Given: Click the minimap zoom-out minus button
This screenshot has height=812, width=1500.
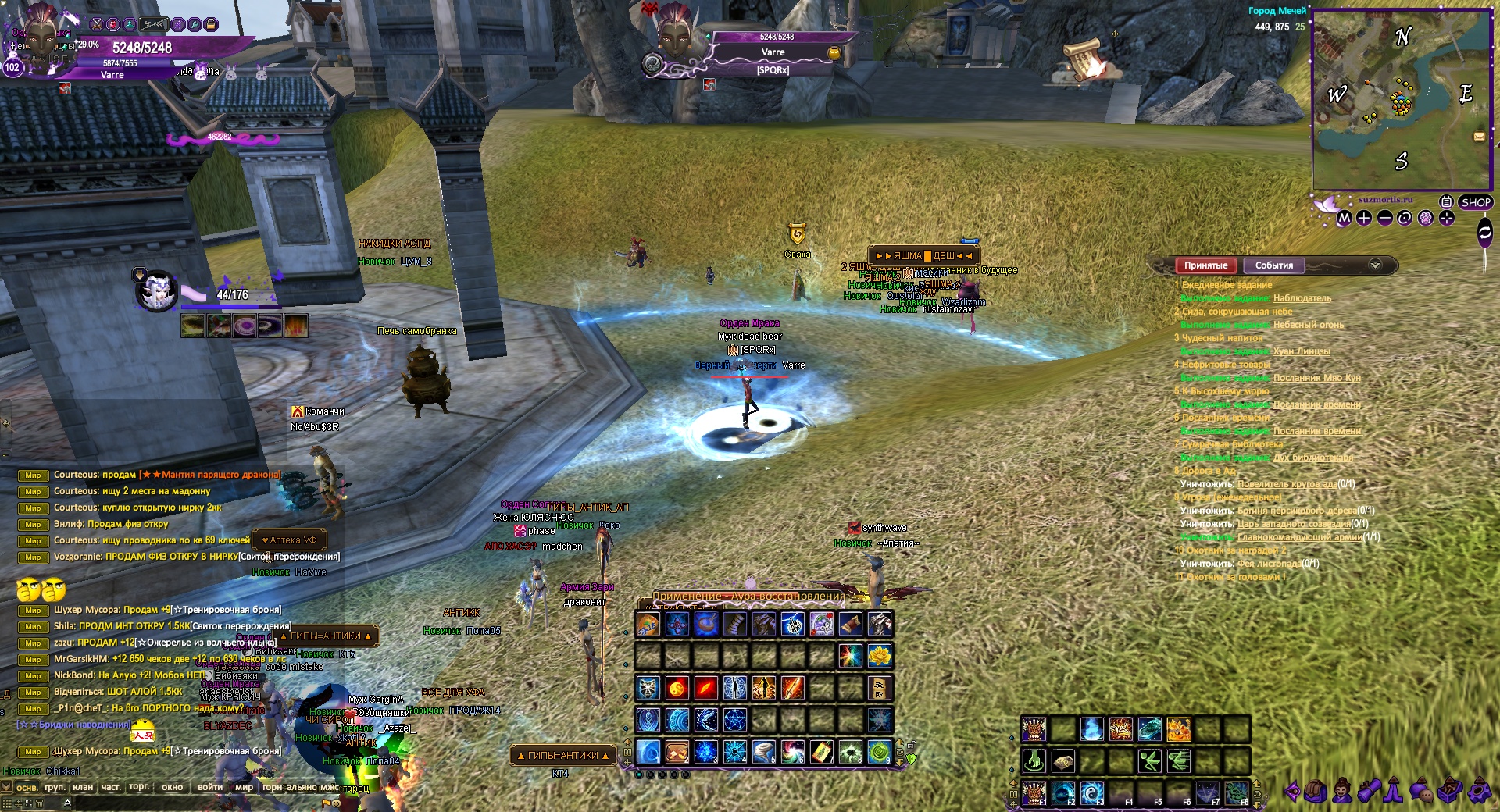Looking at the screenshot, I should [x=1384, y=219].
